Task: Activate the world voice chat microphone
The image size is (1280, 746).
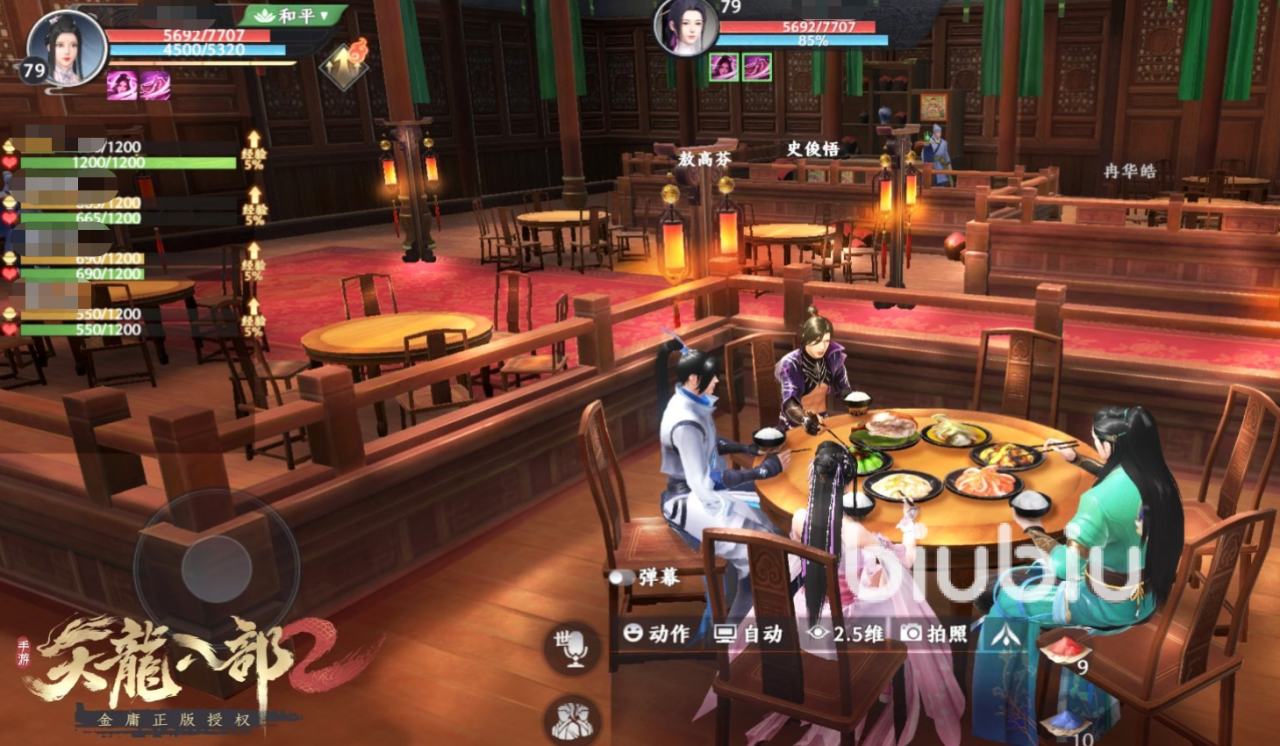Action: (571, 647)
